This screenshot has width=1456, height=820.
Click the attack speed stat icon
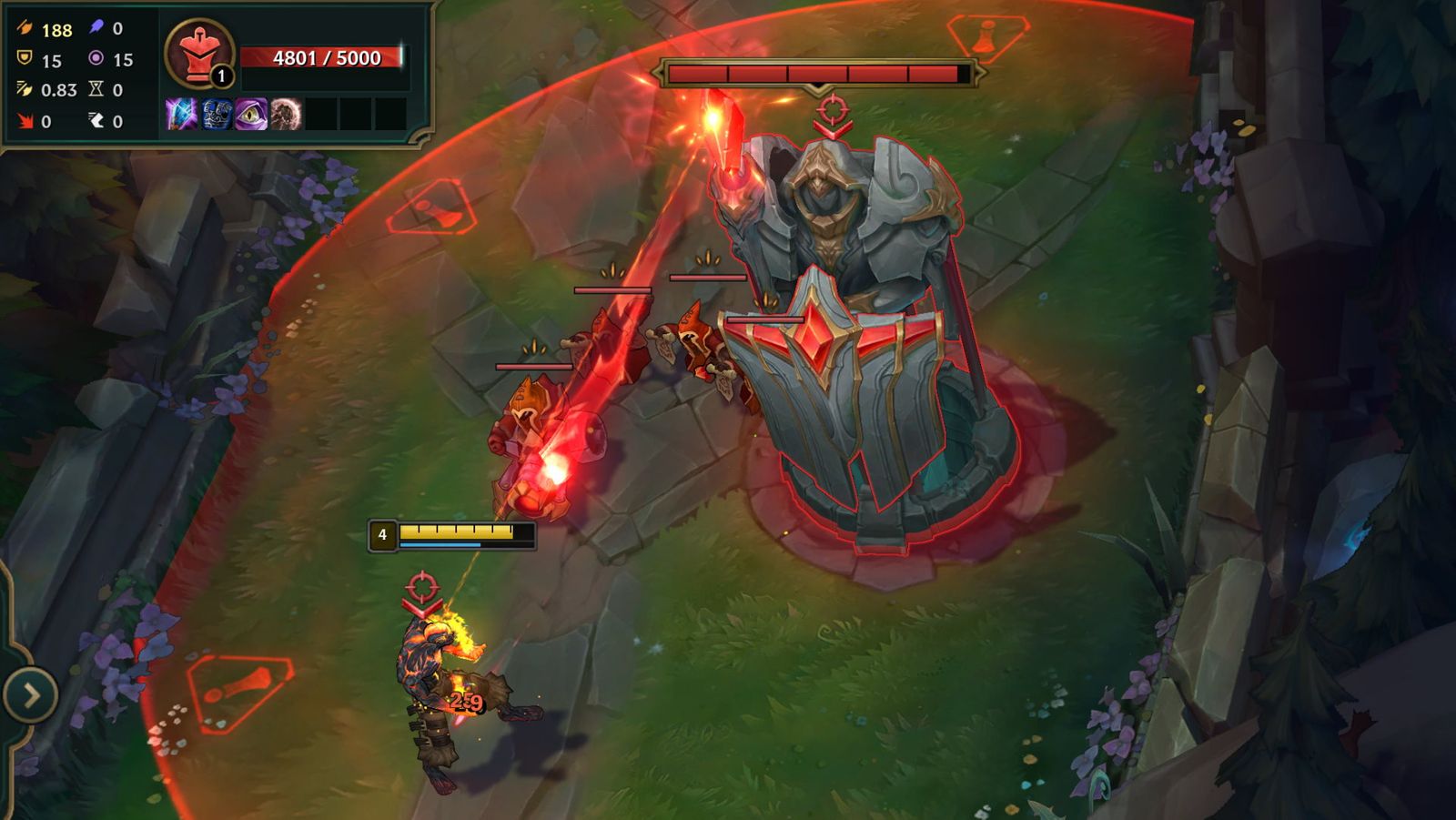click(24, 88)
